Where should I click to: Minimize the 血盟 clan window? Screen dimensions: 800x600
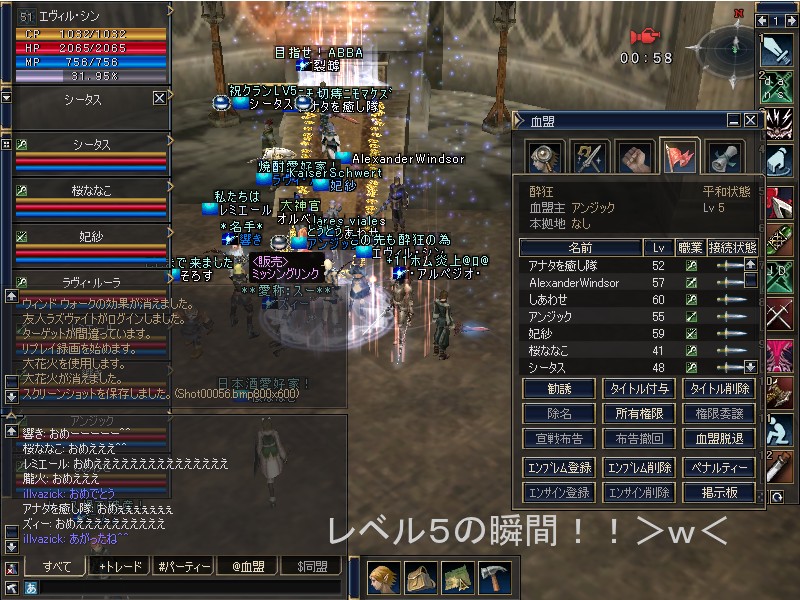[x=734, y=120]
